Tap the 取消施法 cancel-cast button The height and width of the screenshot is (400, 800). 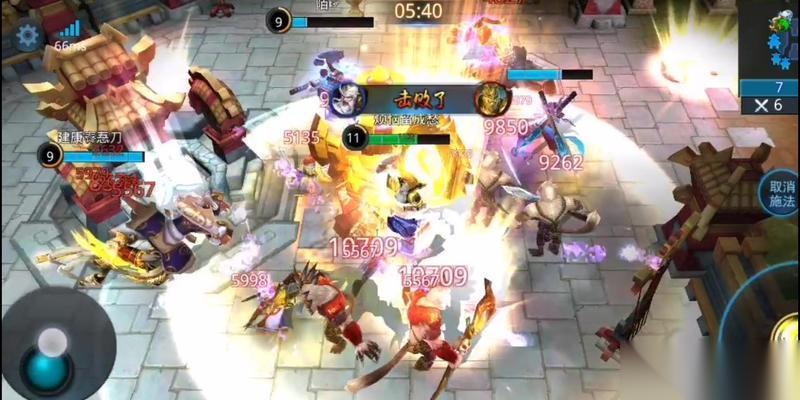click(778, 194)
